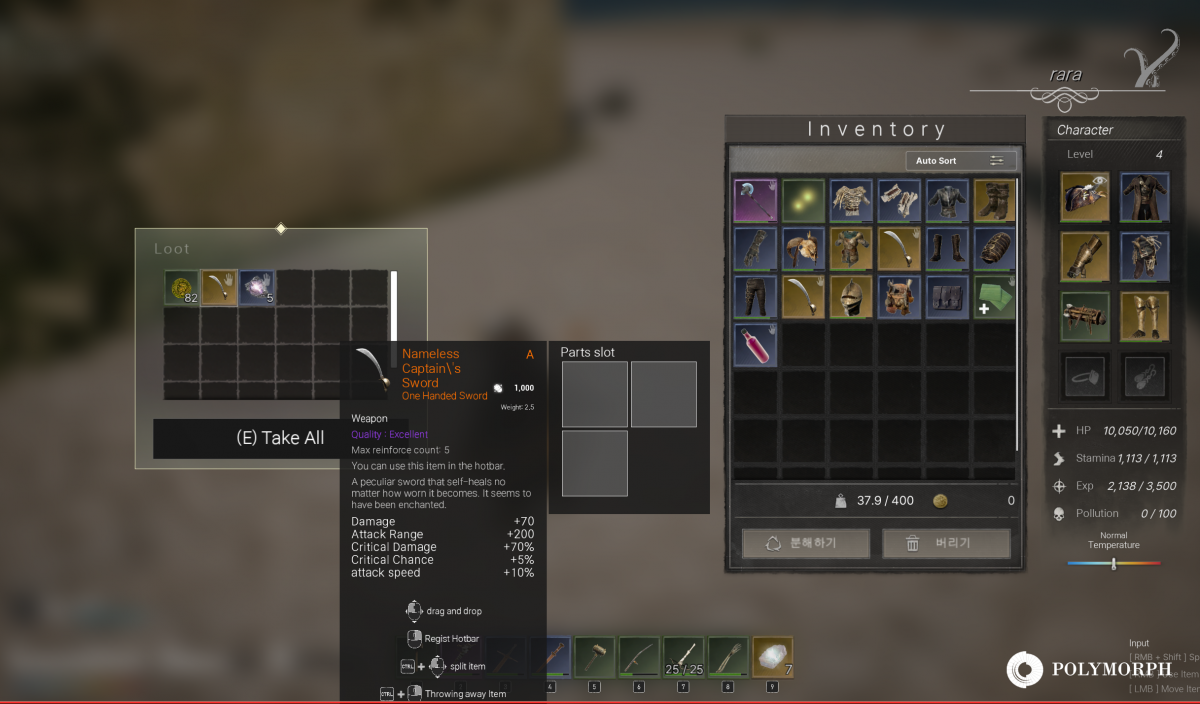This screenshot has height=704, width=1200.
Task: Select the purple axe inventory slot
Action: 755,200
